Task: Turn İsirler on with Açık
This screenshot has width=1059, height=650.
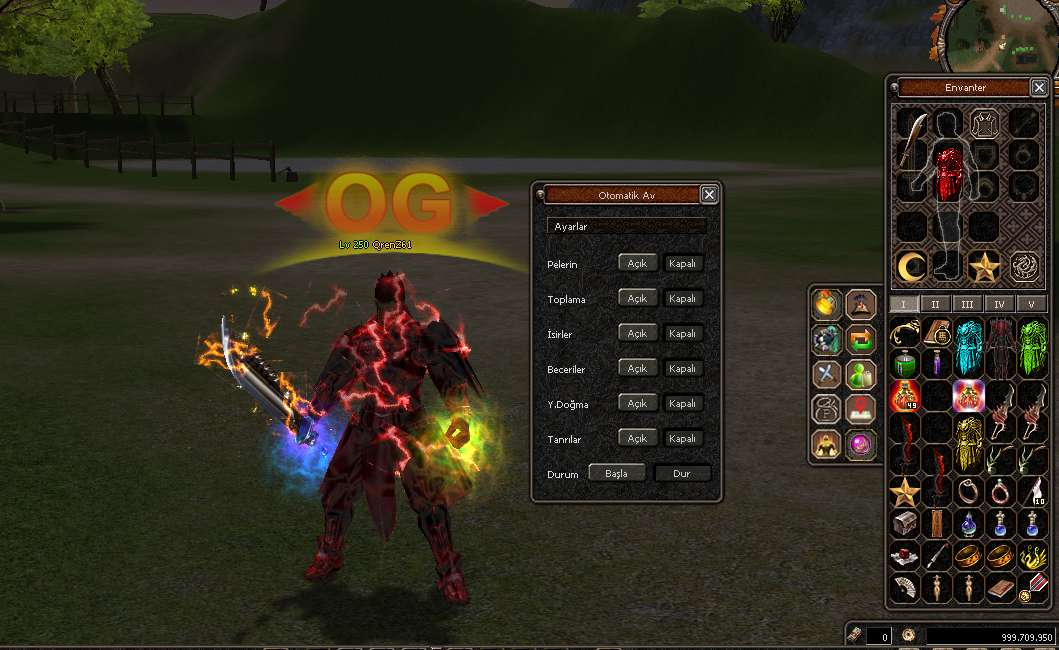Action: (638, 334)
